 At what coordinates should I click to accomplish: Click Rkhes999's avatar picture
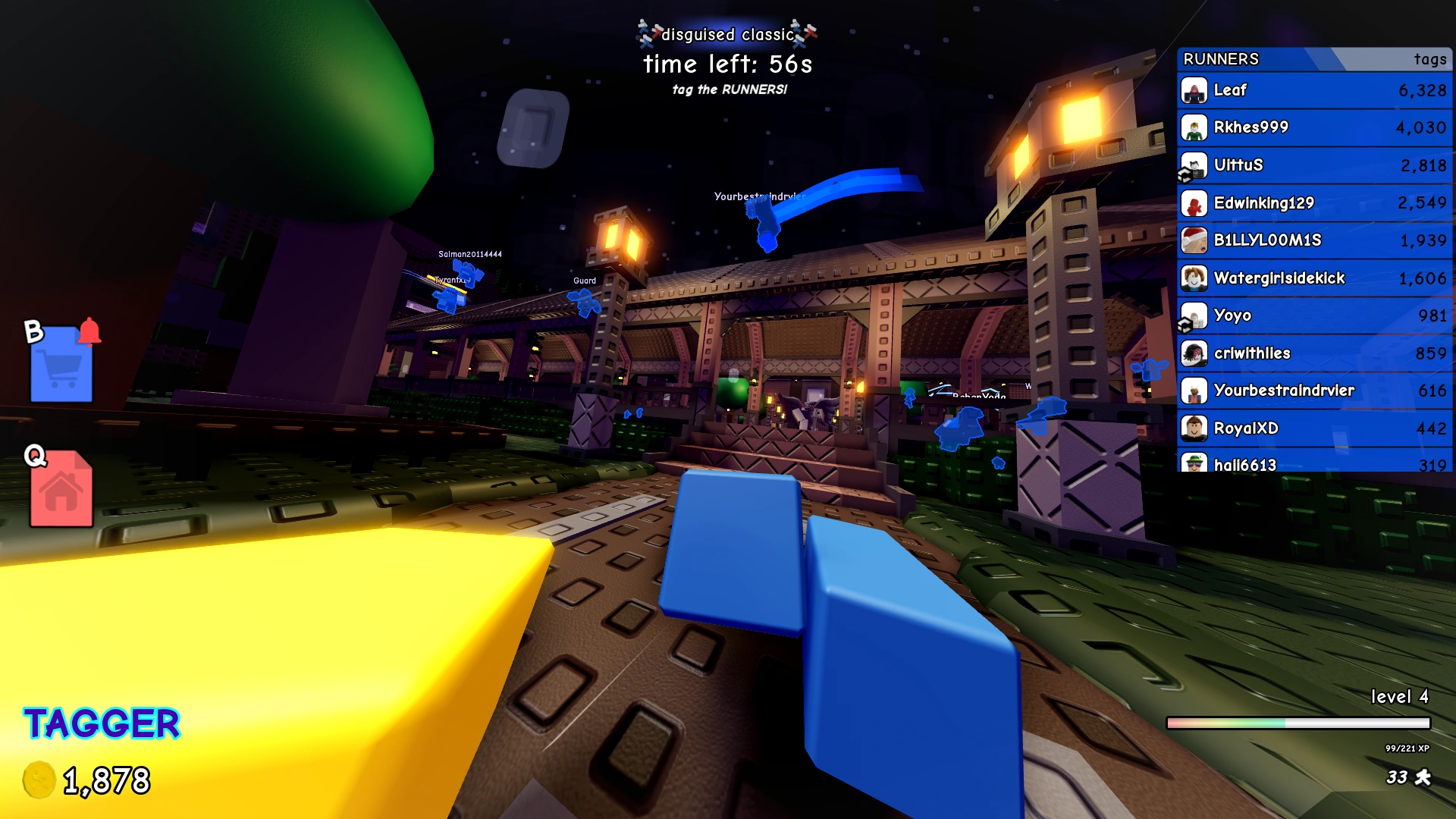coord(1193,127)
